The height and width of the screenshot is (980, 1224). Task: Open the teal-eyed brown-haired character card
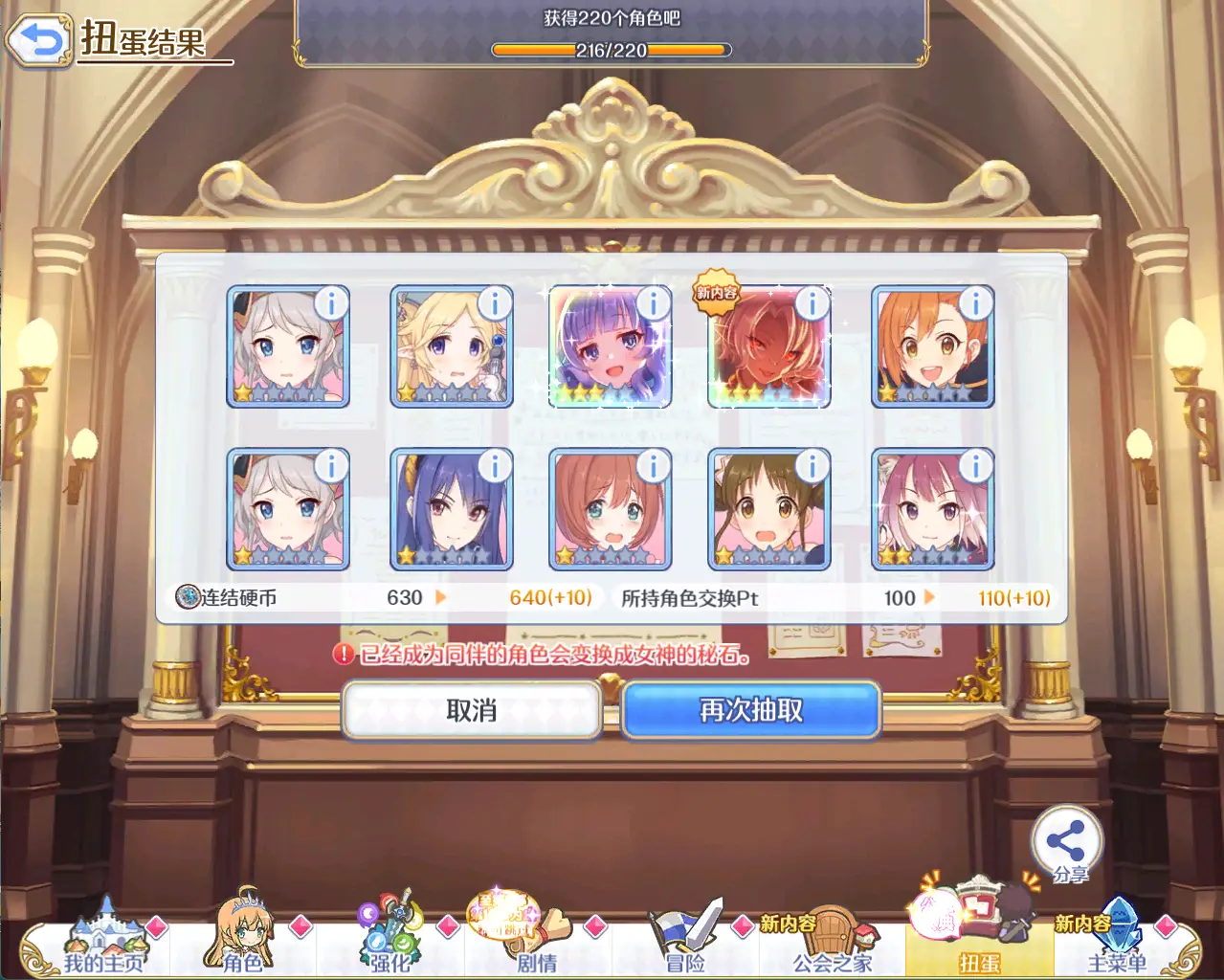[x=610, y=510]
